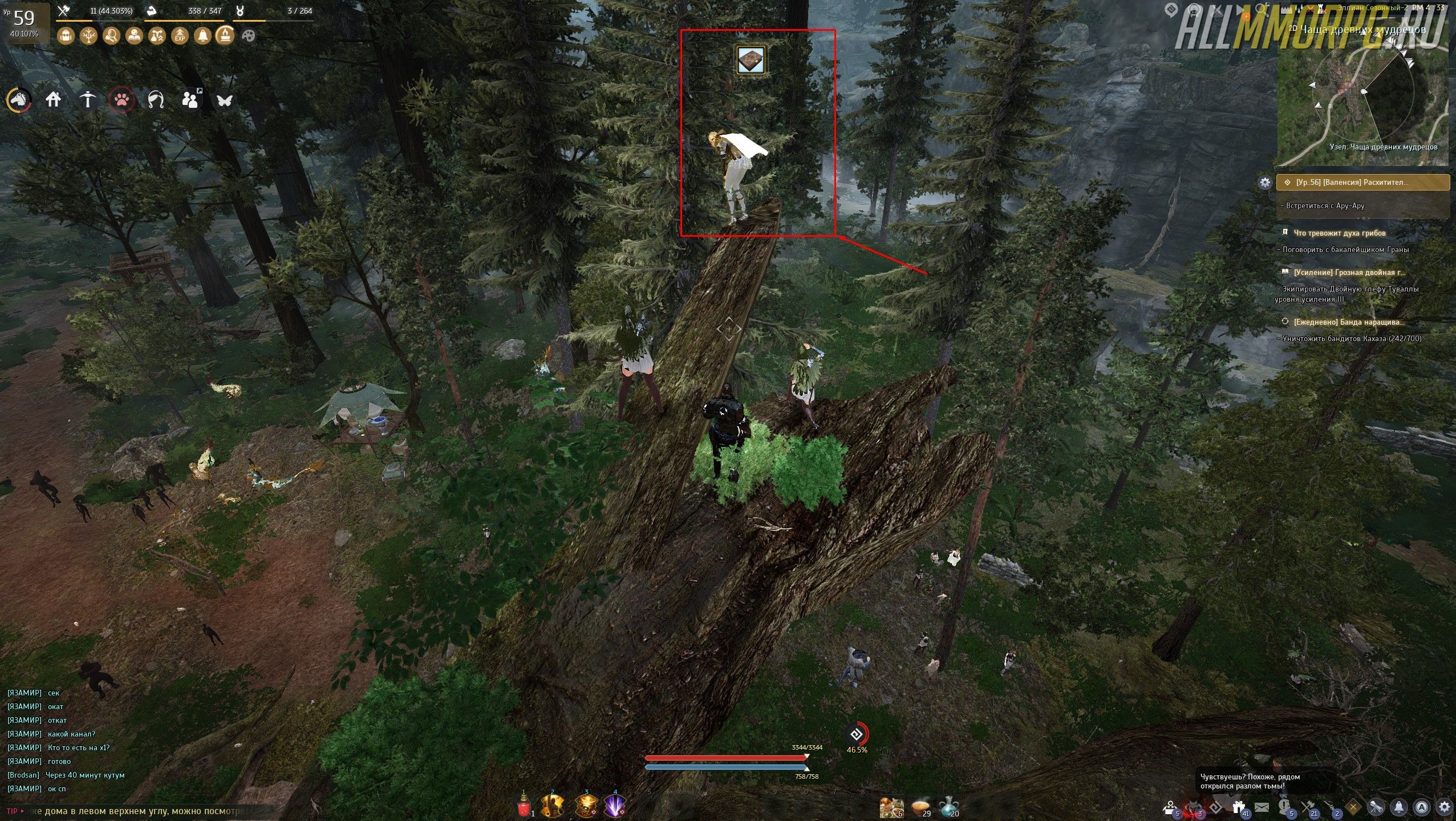Open the mail envelope icon
Image resolution: width=1456 pixels, height=821 pixels.
pyautogui.click(x=1262, y=807)
